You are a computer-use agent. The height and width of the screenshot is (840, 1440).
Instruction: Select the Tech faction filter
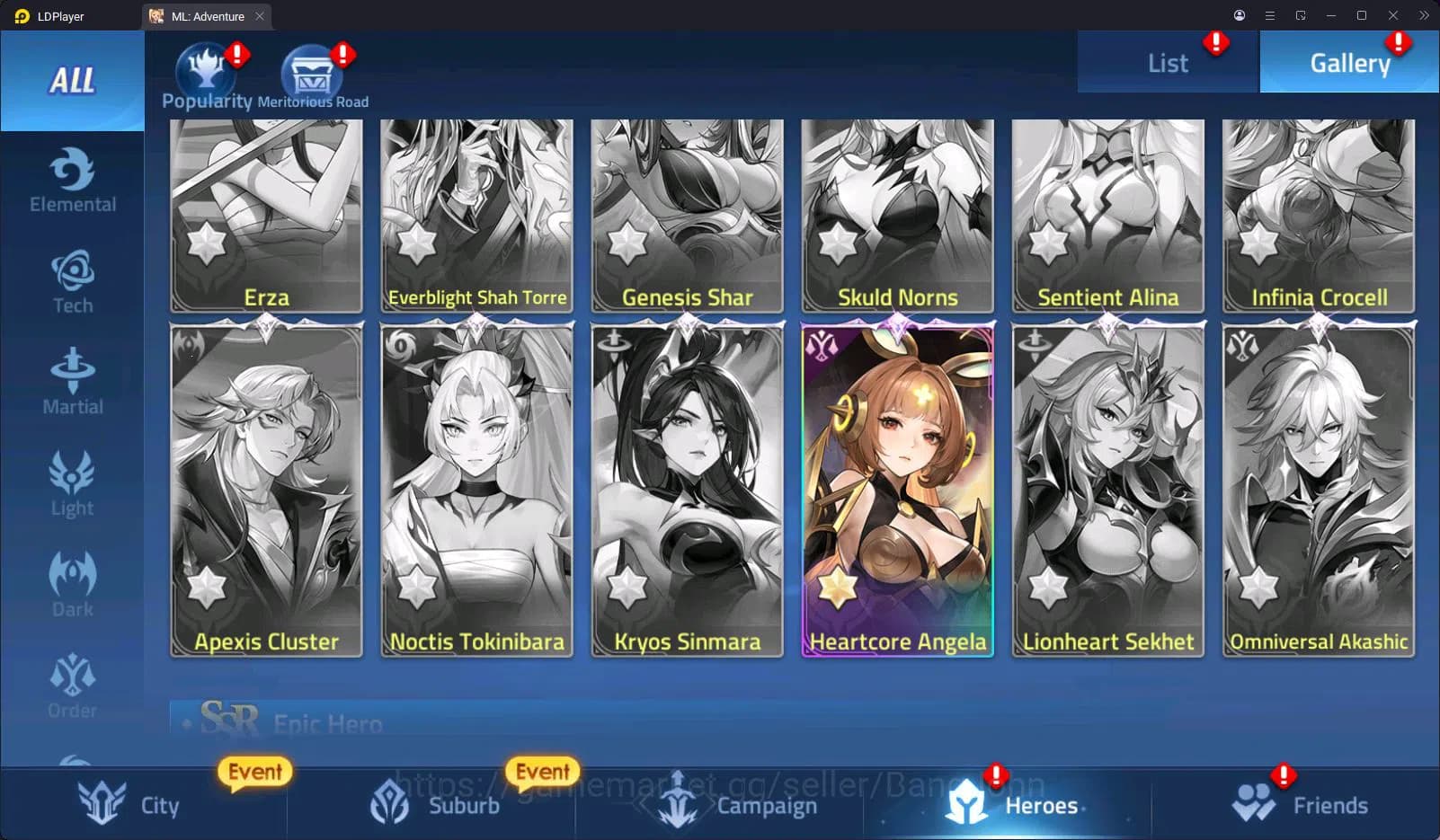tap(72, 280)
